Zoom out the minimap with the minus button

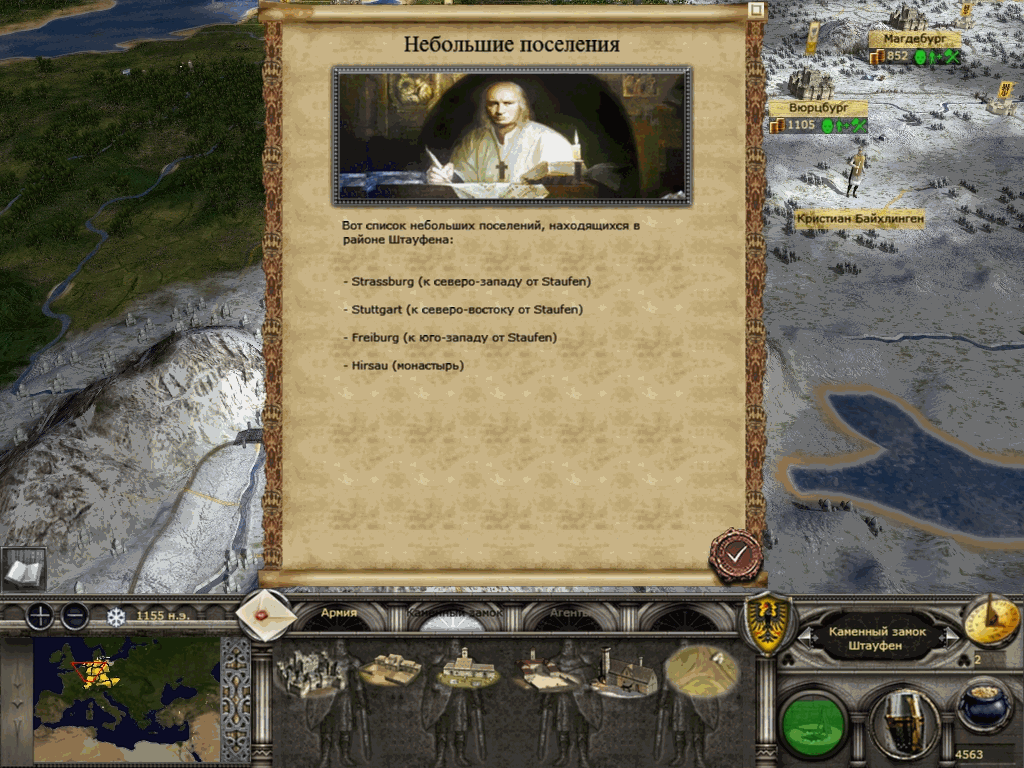click(75, 616)
